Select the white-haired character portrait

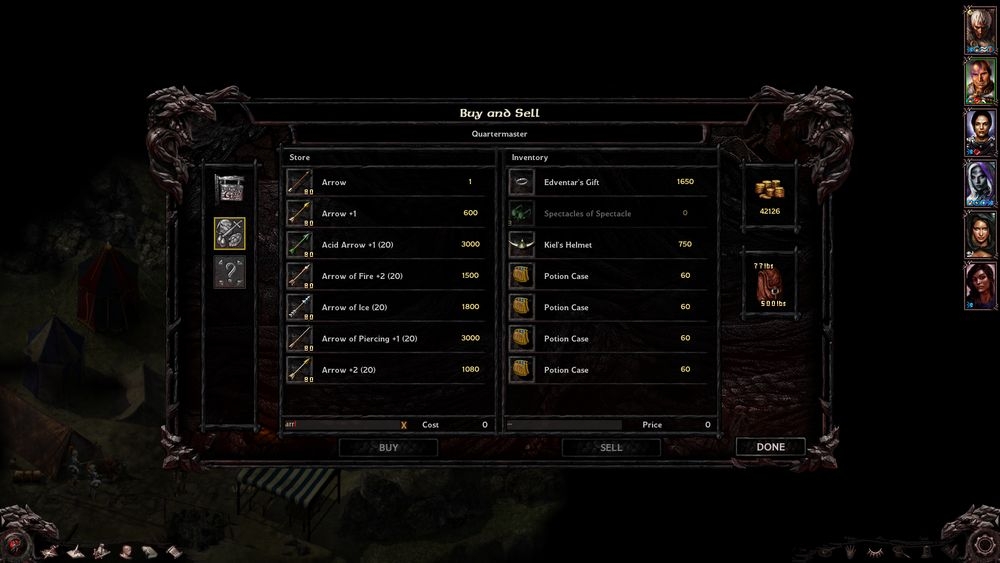979,30
